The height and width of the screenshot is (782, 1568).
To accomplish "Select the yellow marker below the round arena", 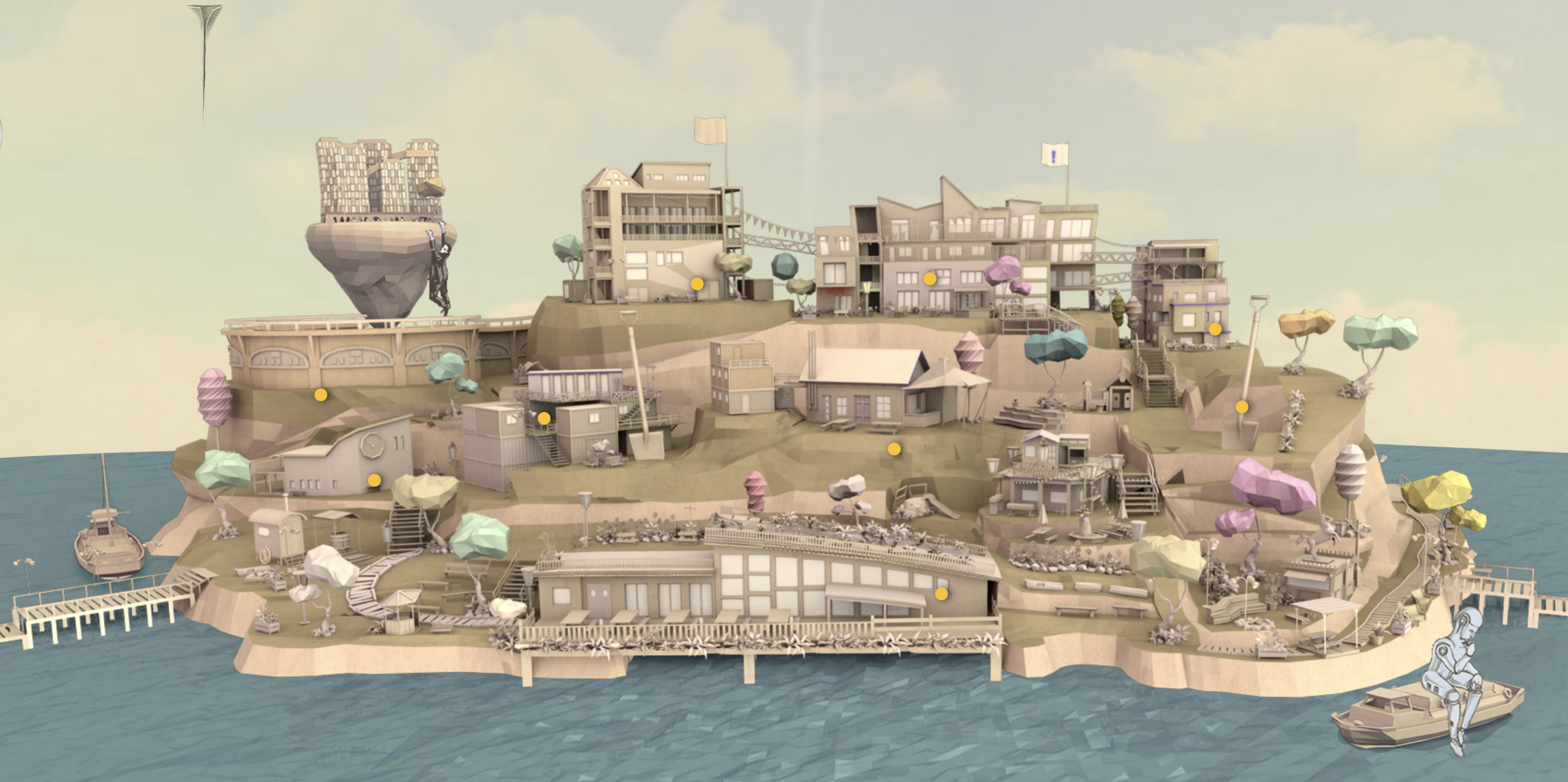I will [x=321, y=395].
